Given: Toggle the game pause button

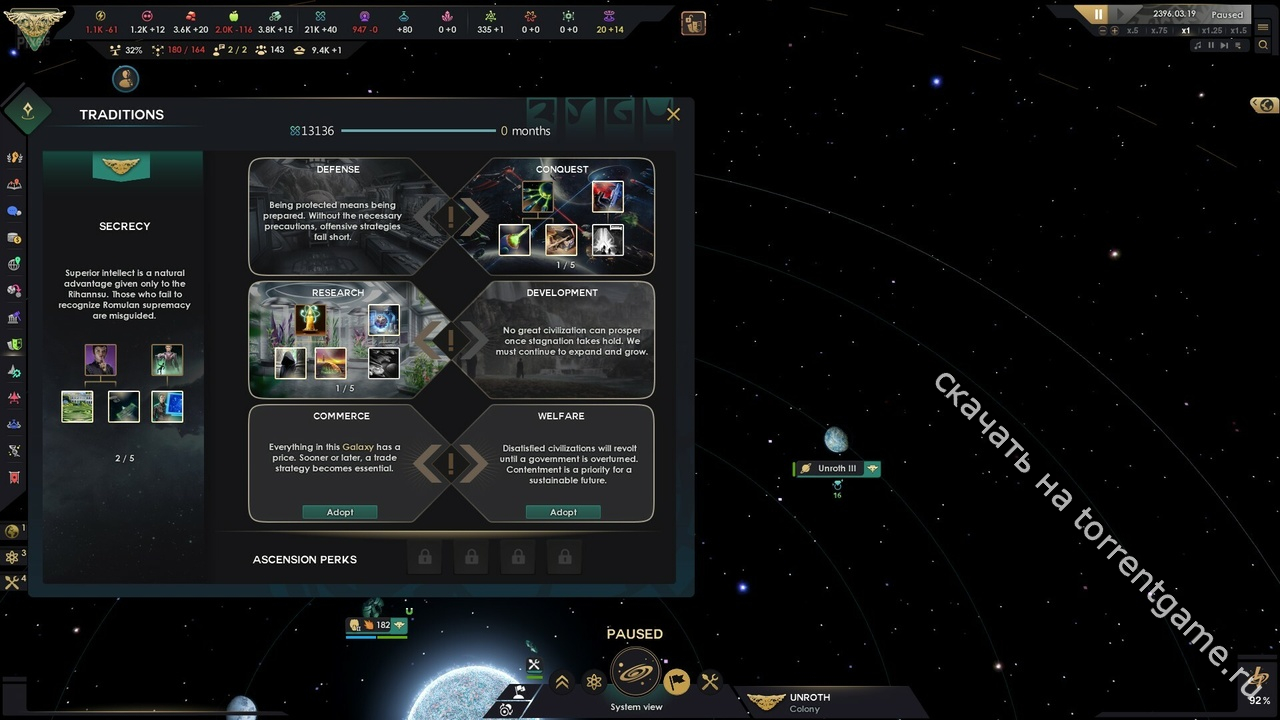Looking at the screenshot, I should point(1098,15).
